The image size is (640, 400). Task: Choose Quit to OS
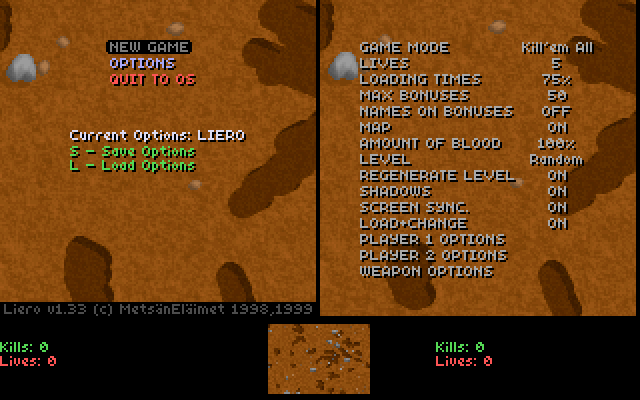(152, 79)
